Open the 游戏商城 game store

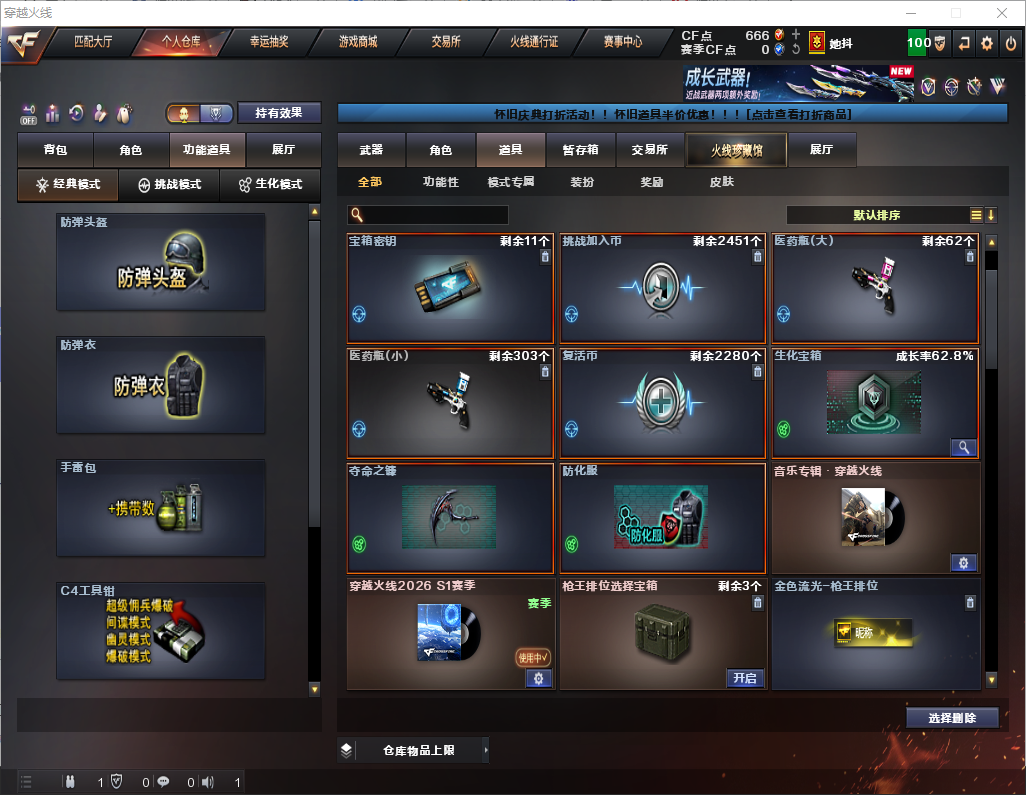tap(358, 42)
